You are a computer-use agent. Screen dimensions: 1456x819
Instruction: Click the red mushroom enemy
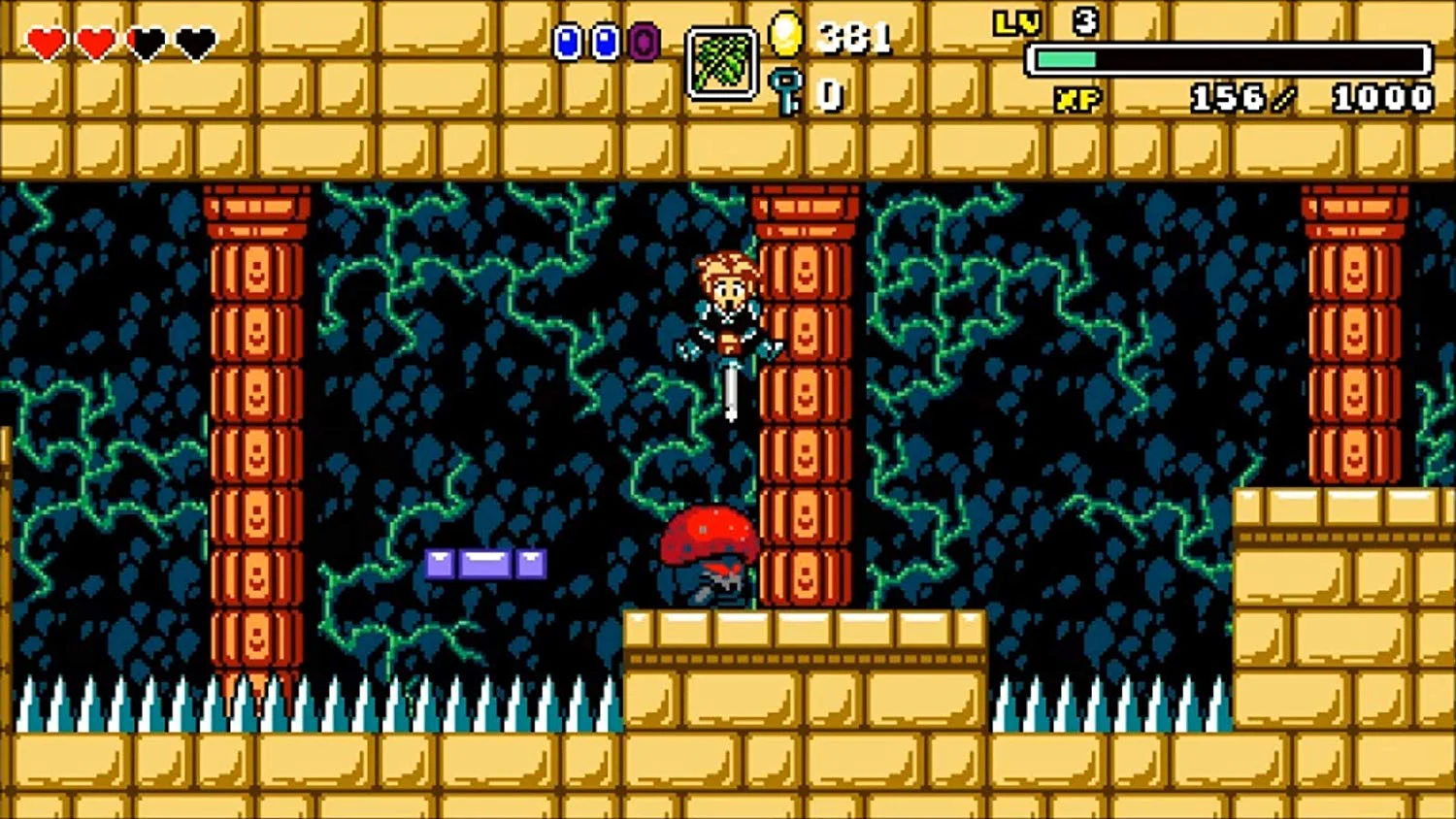pos(709,539)
